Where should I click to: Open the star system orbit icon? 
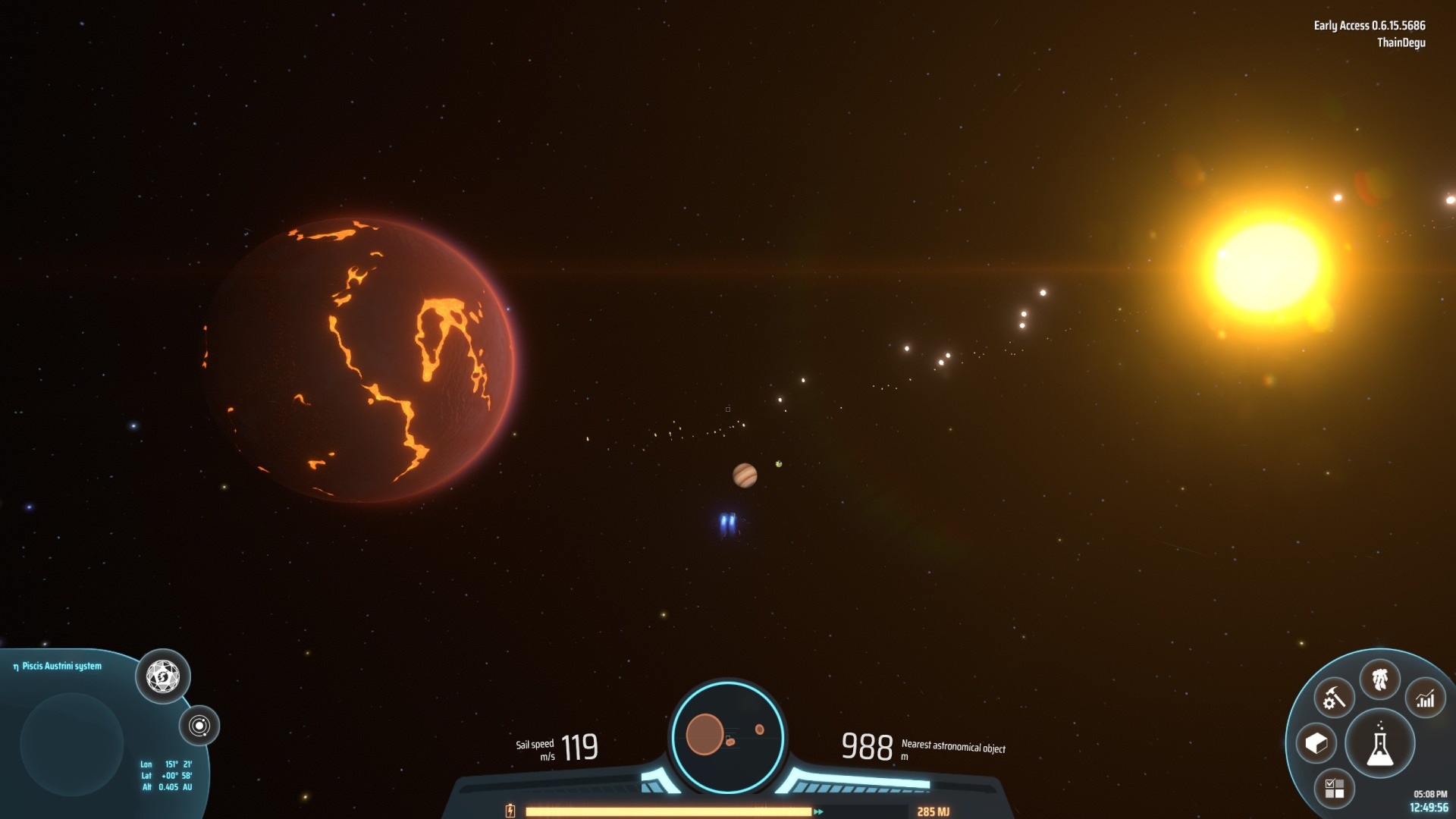(200, 726)
